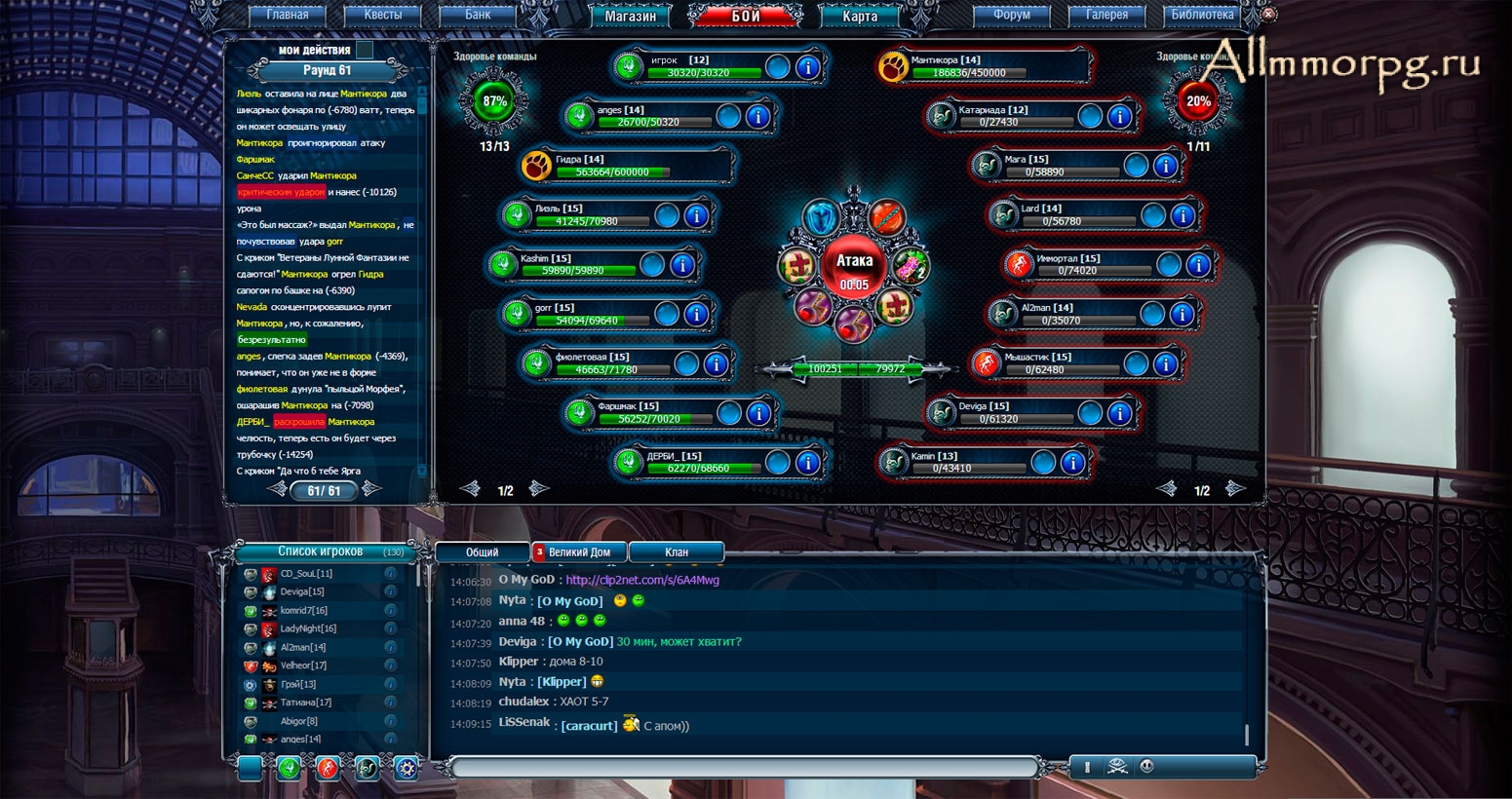Open the Главная menu
Image resolution: width=1512 pixels, height=799 pixels.
(x=287, y=15)
